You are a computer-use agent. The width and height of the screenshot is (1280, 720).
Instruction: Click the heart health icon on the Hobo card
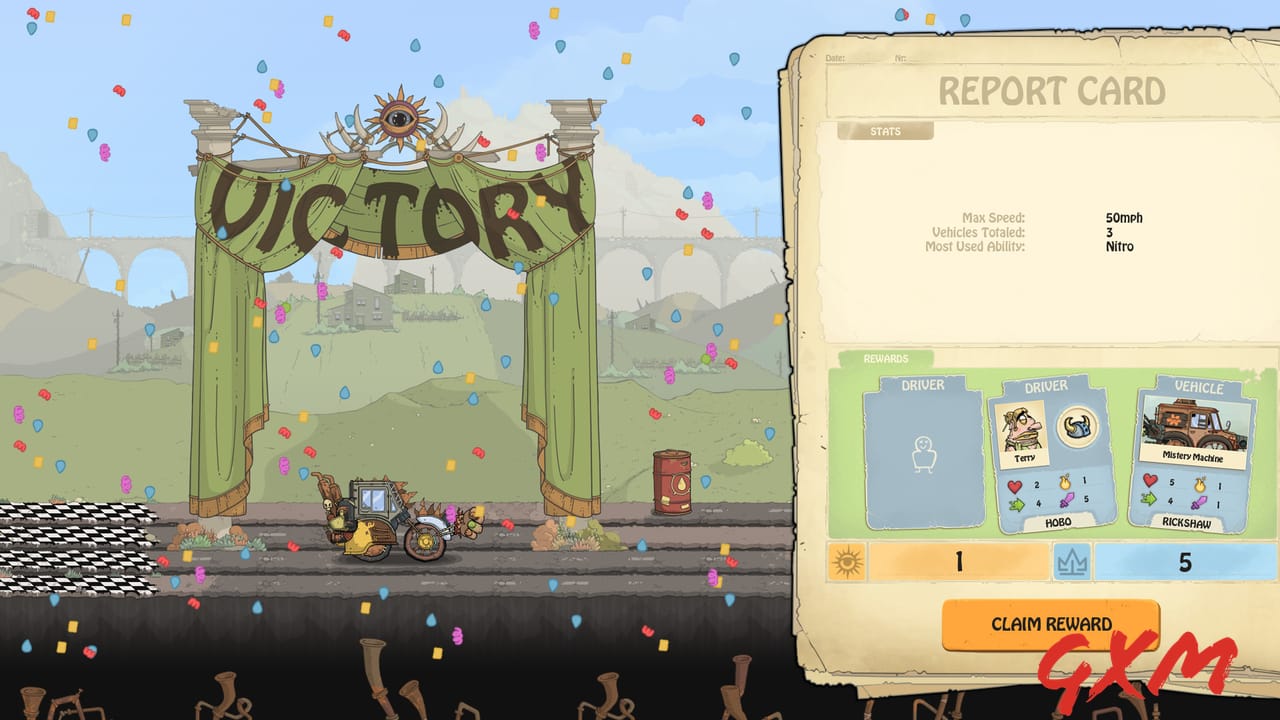point(1014,486)
